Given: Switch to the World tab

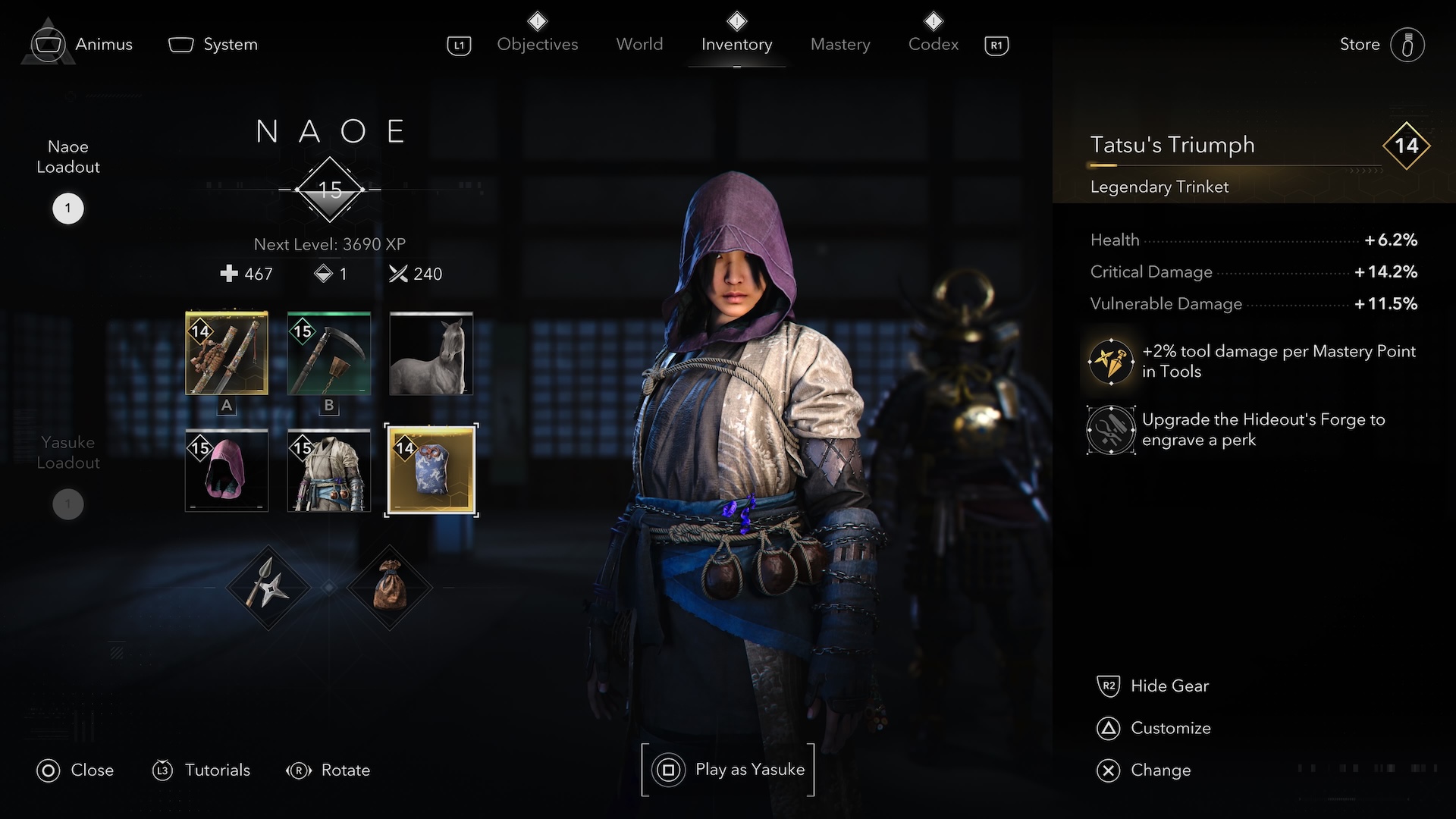Looking at the screenshot, I should 639,44.
